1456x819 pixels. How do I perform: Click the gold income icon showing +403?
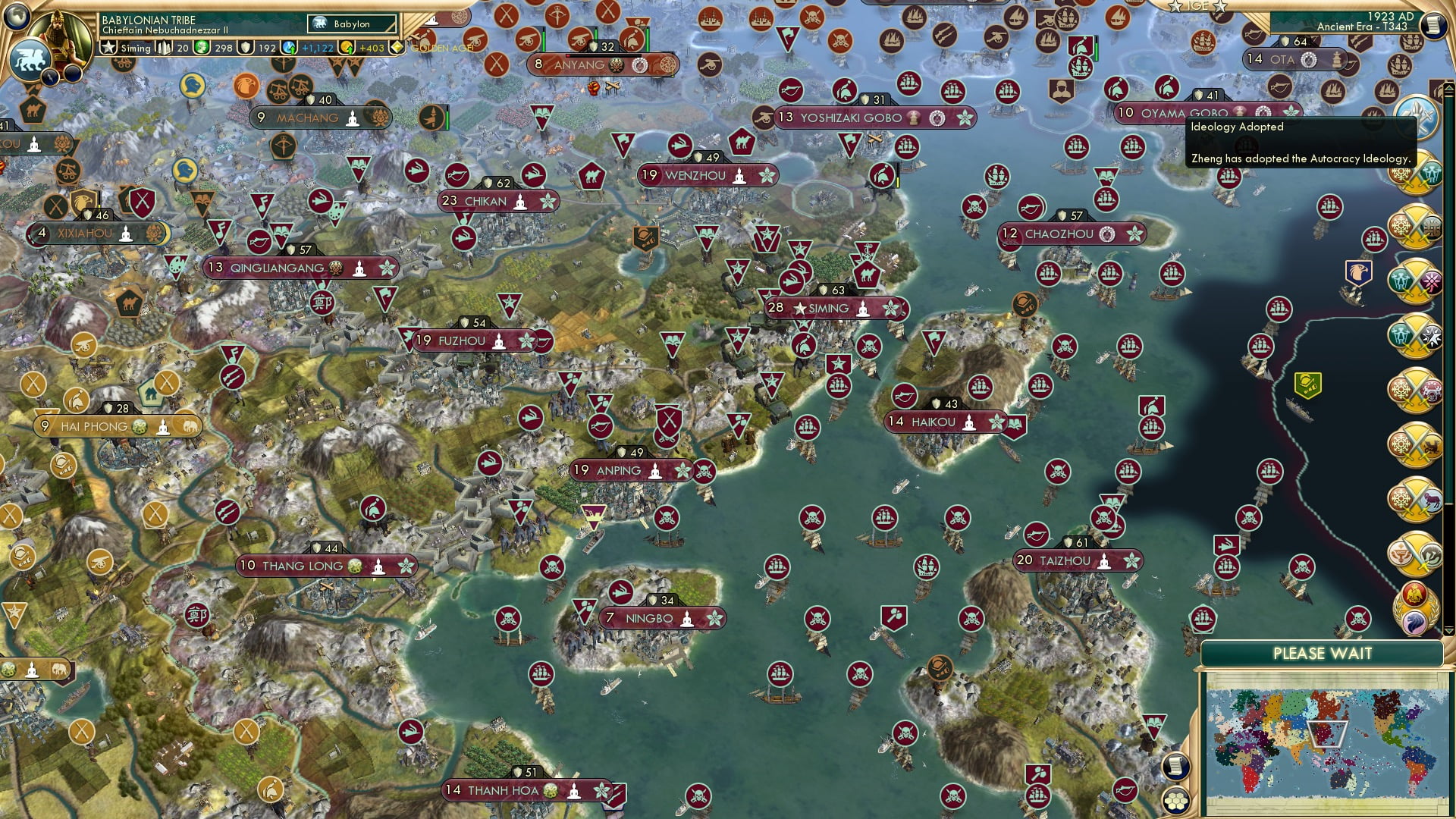(348, 48)
